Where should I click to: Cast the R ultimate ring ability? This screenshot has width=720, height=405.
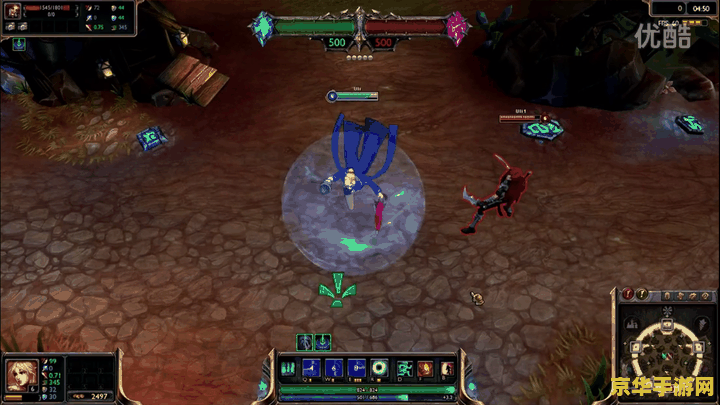[380, 367]
